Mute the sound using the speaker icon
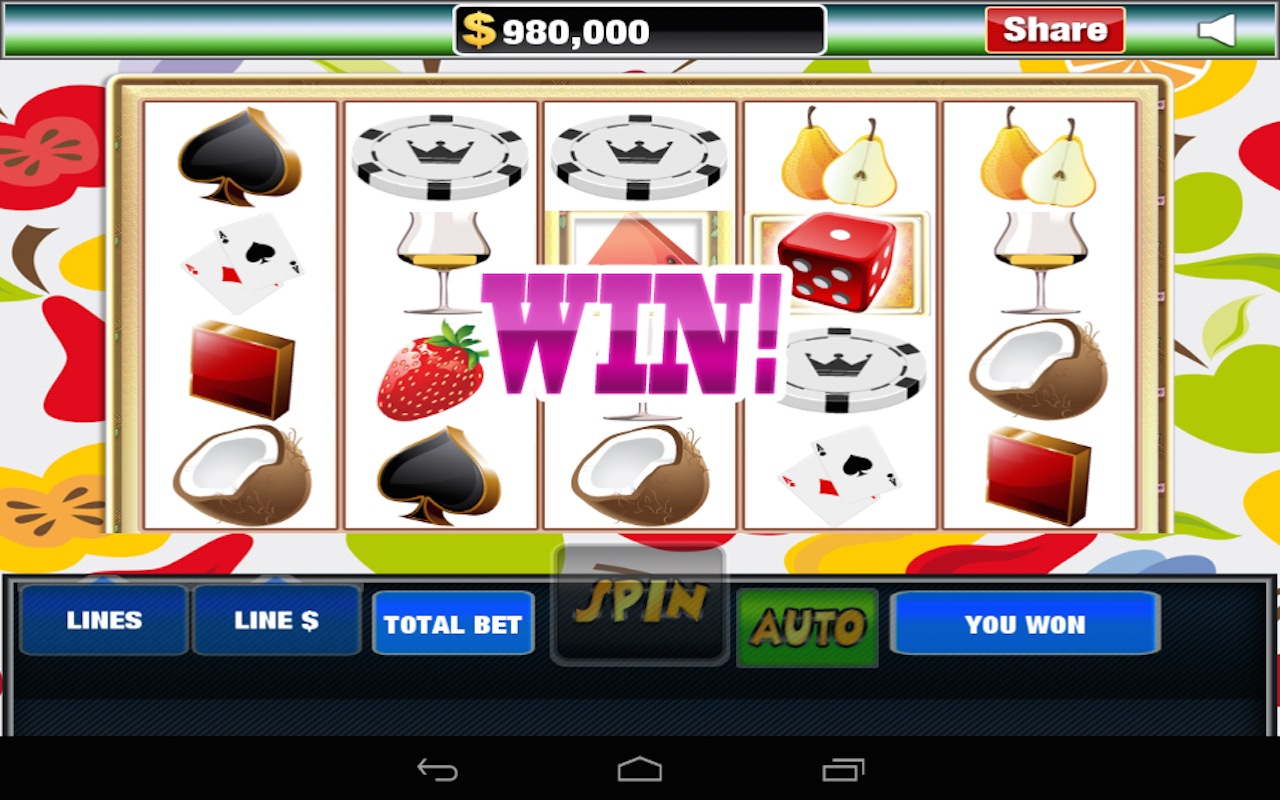This screenshot has width=1280, height=800. coord(1218,30)
